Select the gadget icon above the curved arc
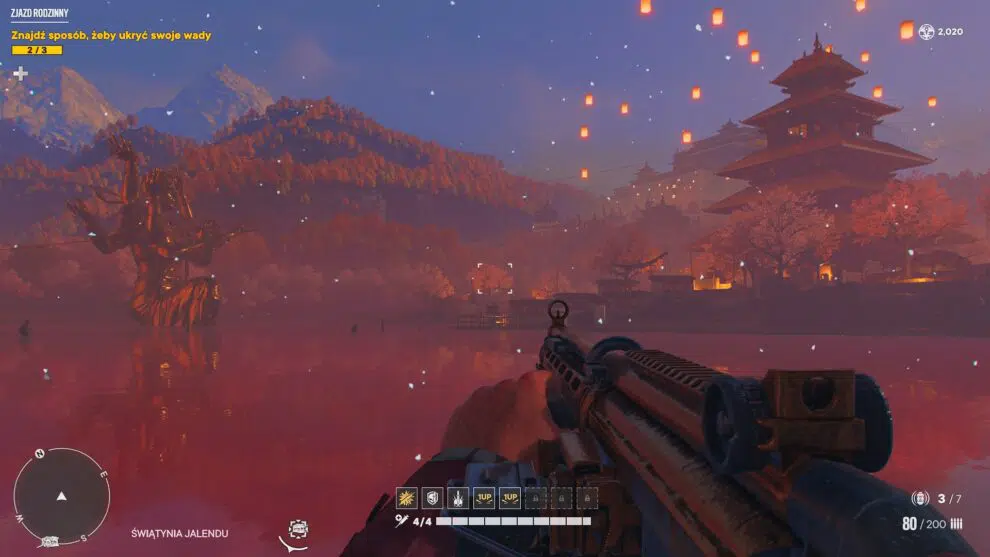990x557 pixels. [x=297, y=528]
